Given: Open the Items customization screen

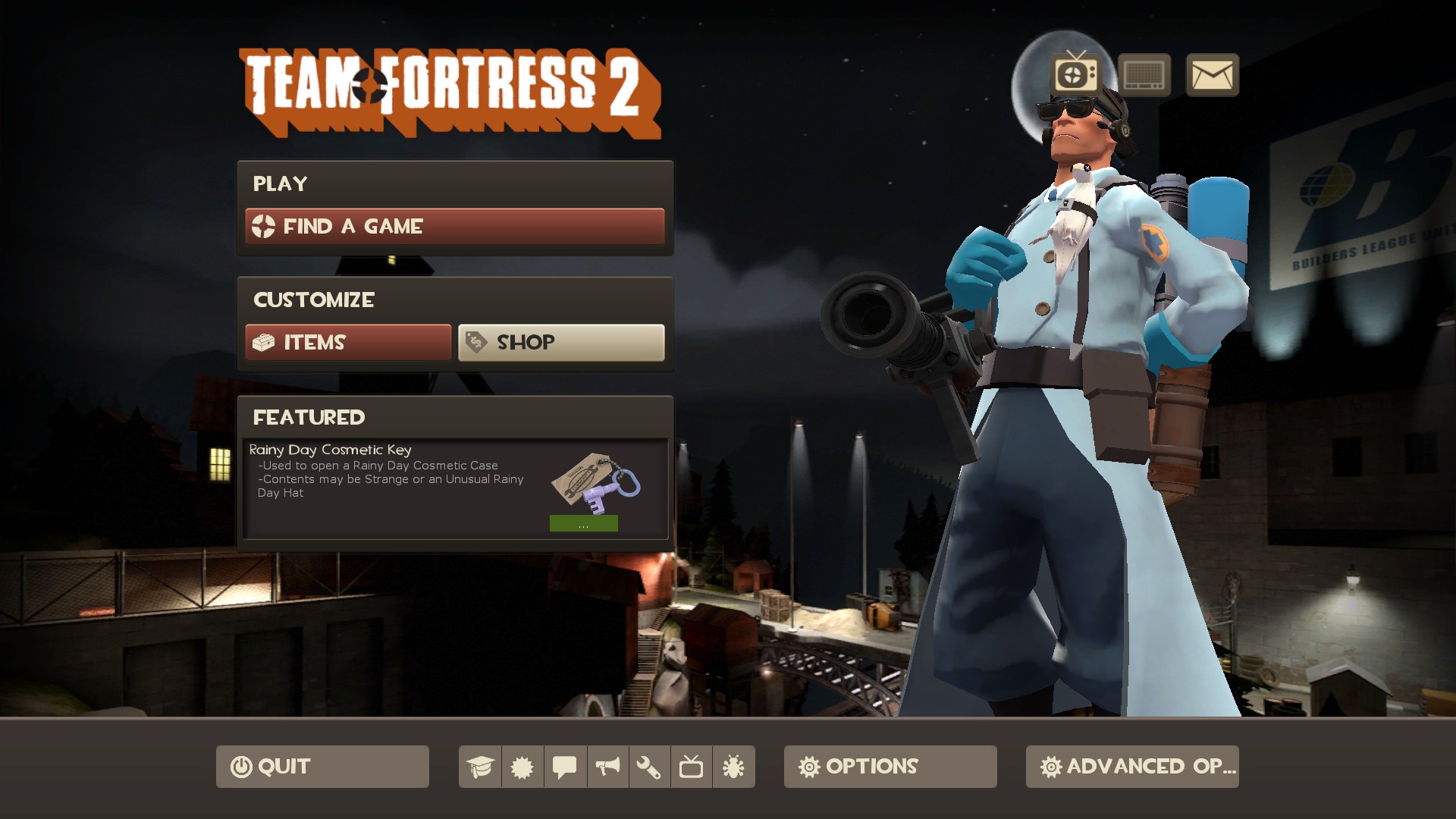Looking at the screenshot, I should click(x=347, y=343).
